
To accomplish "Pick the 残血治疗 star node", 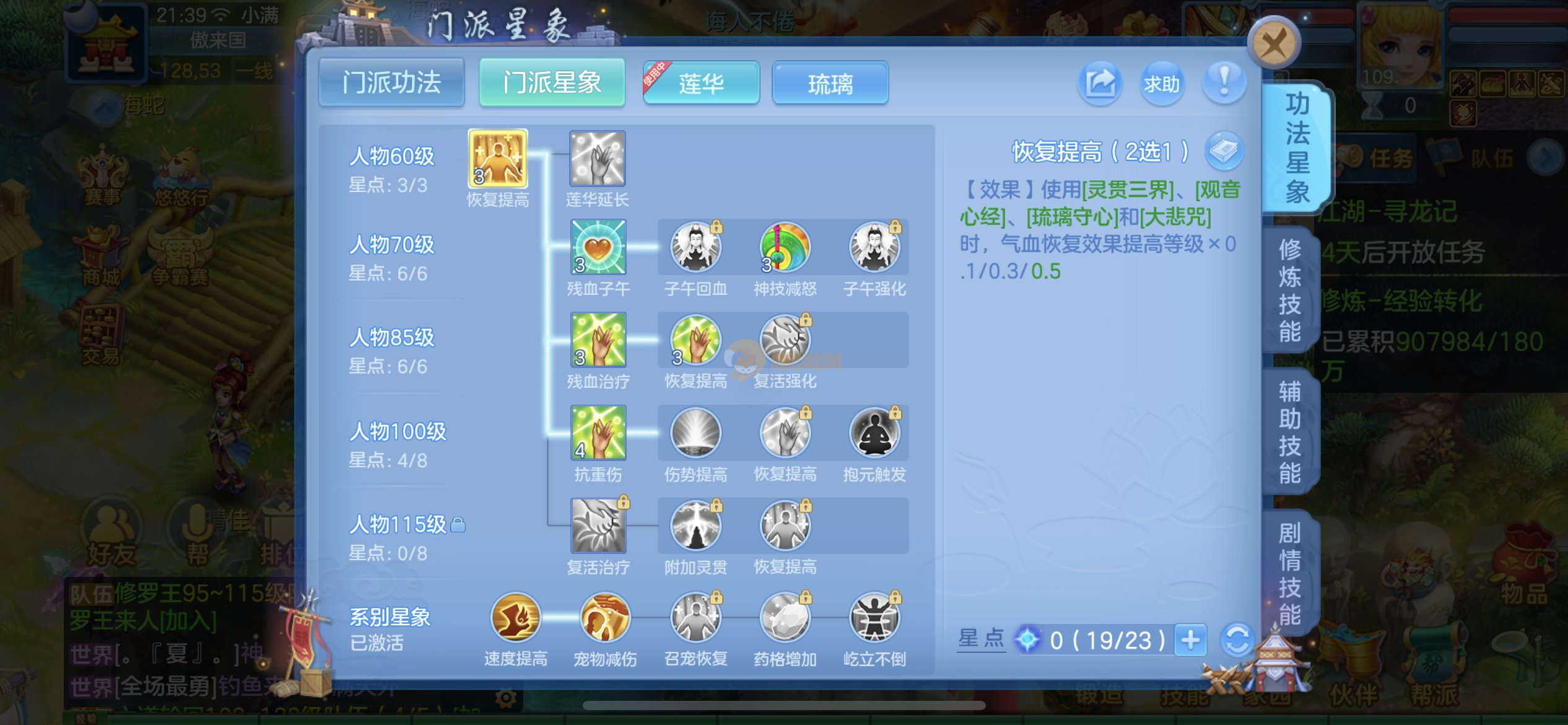I will pyautogui.click(x=598, y=340).
